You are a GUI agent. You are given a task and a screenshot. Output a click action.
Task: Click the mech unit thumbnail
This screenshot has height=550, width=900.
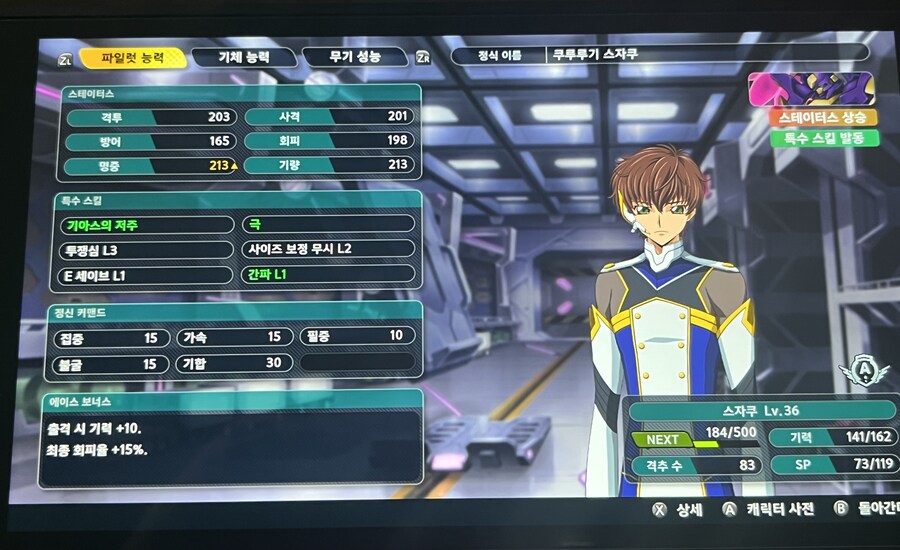(812, 90)
